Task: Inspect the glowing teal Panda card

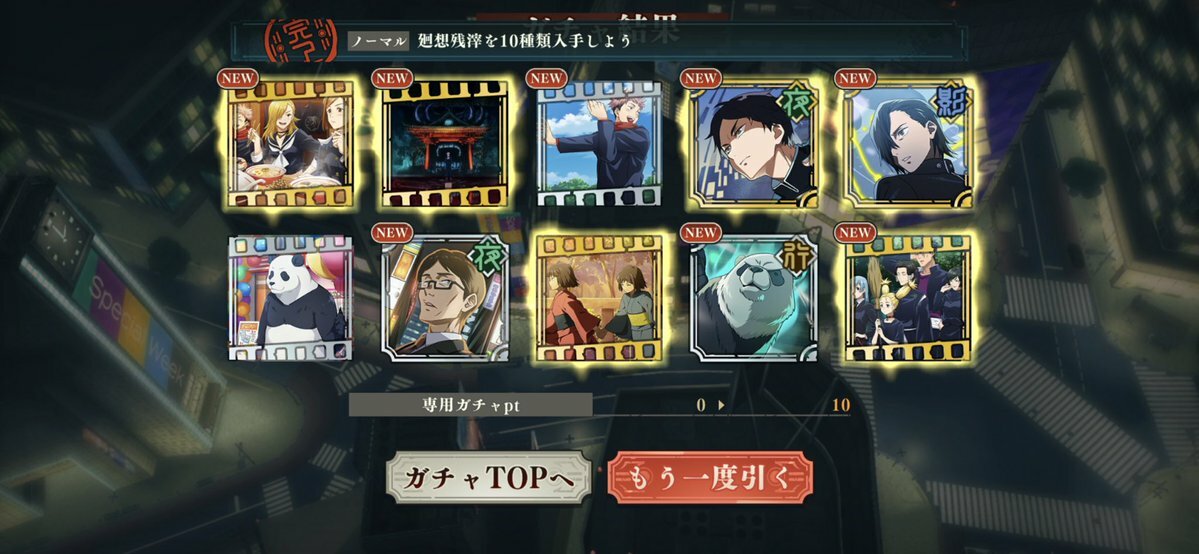Action: point(753,298)
